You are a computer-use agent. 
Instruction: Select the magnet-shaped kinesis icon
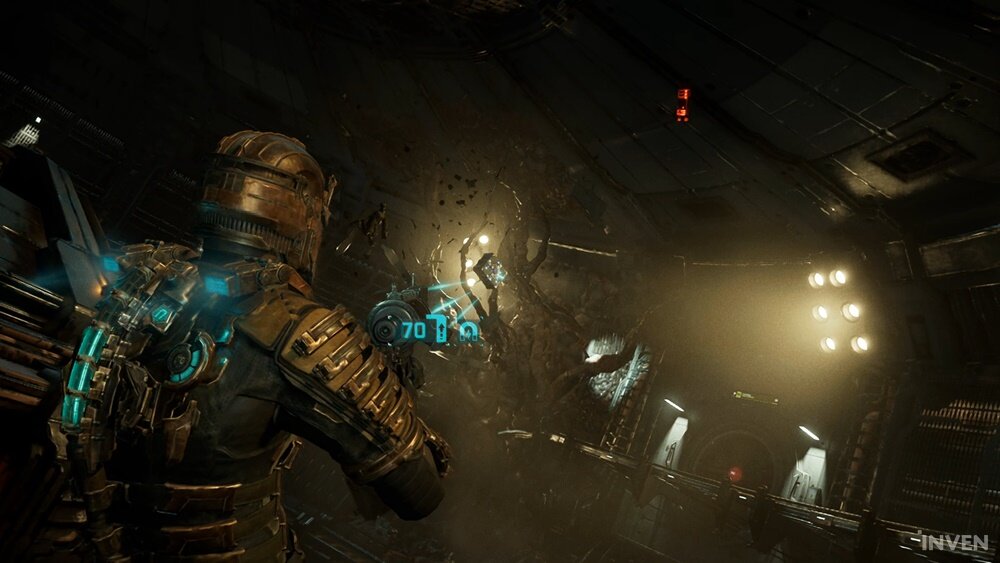[468, 331]
